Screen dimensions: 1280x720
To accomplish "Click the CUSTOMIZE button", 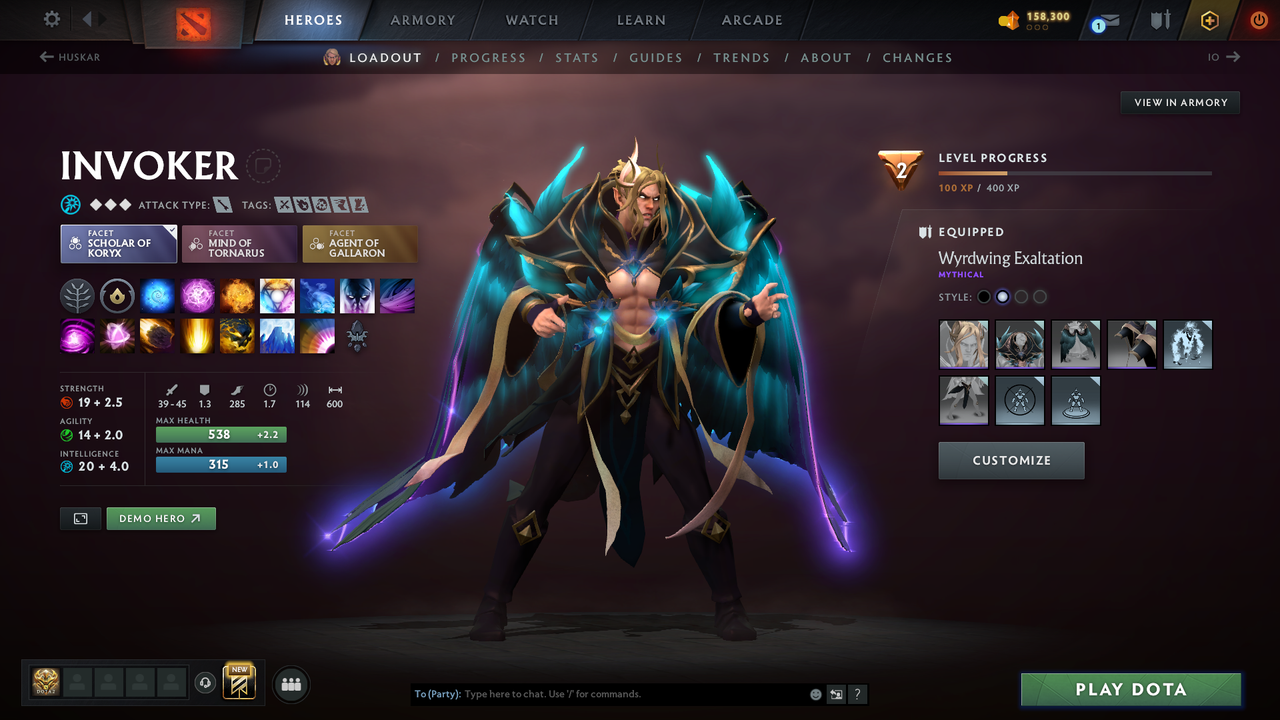I will (1011, 461).
